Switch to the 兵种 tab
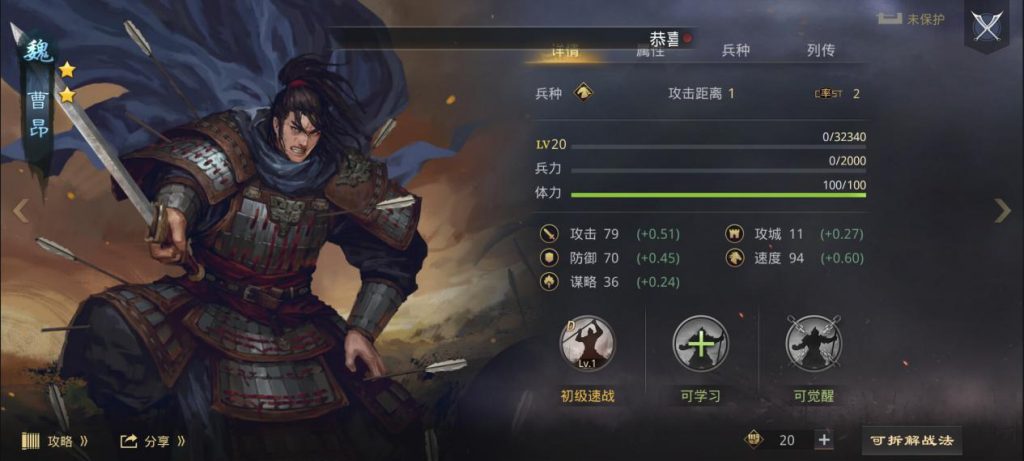Viewport: 1024px width, 461px height. 736,50
